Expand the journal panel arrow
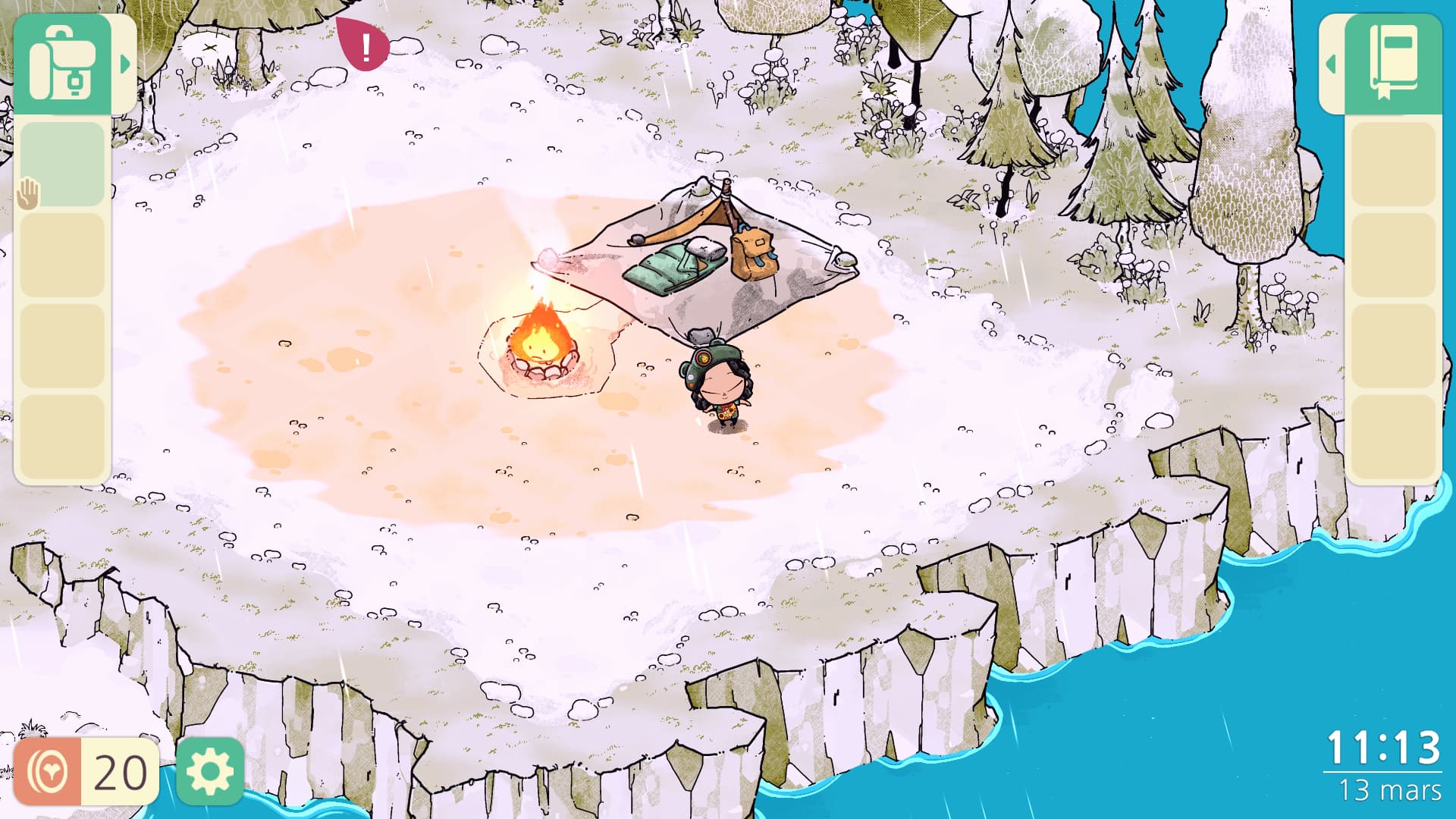The image size is (1456, 819). point(1331,64)
